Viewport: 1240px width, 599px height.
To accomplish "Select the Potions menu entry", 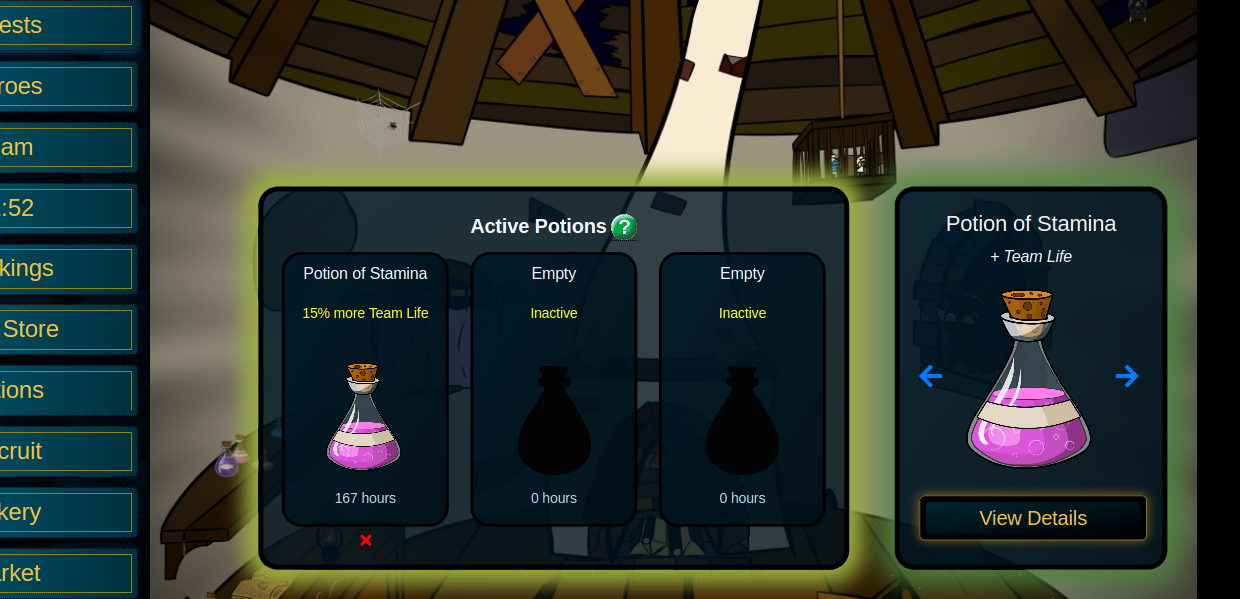I will point(65,390).
